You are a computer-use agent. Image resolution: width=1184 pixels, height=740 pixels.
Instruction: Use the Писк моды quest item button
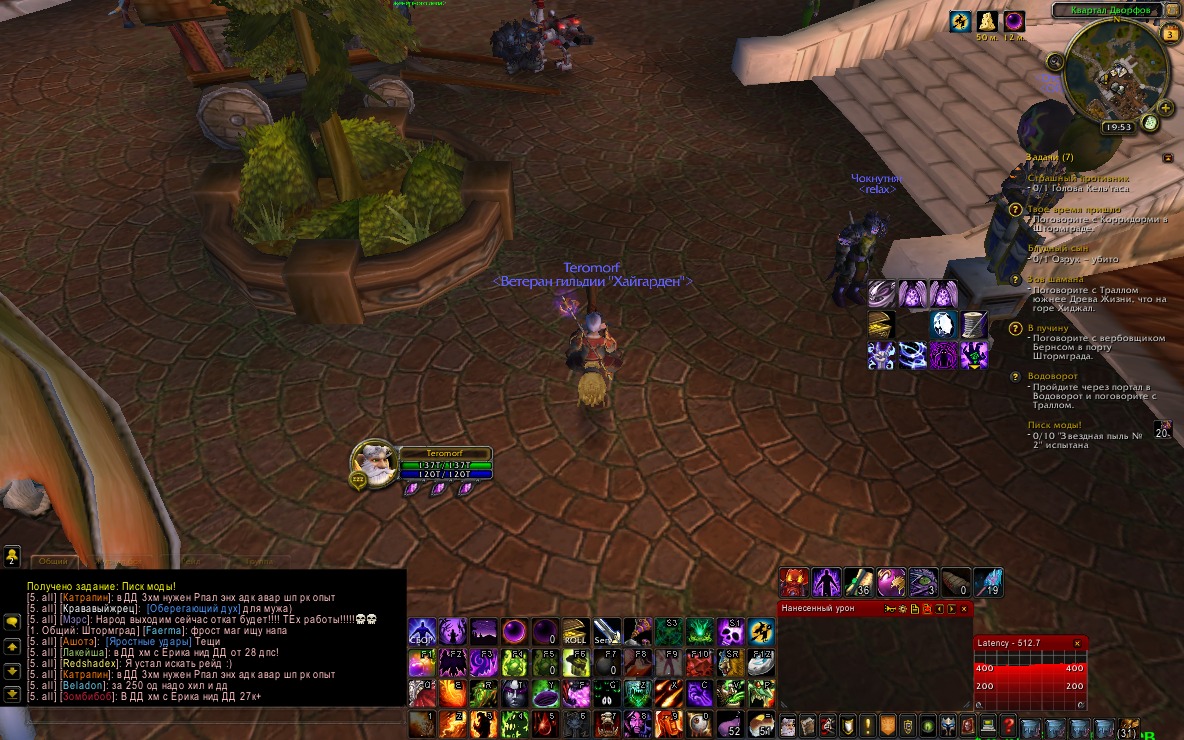1162,430
